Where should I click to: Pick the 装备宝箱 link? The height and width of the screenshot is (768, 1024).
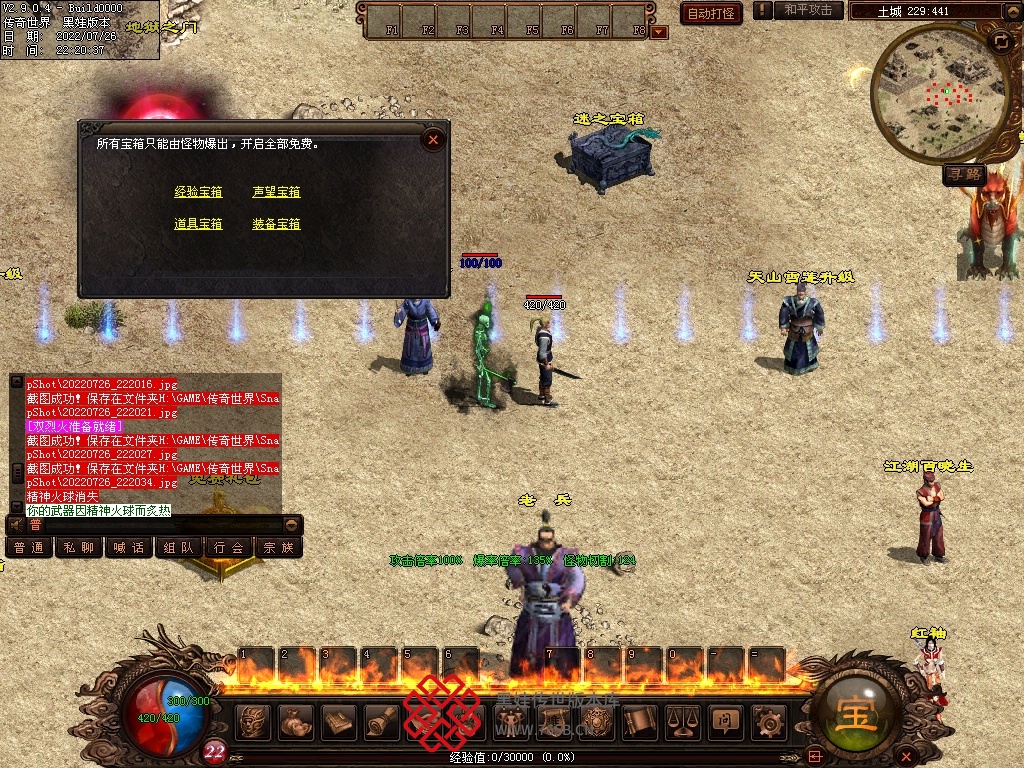coord(276,224)
